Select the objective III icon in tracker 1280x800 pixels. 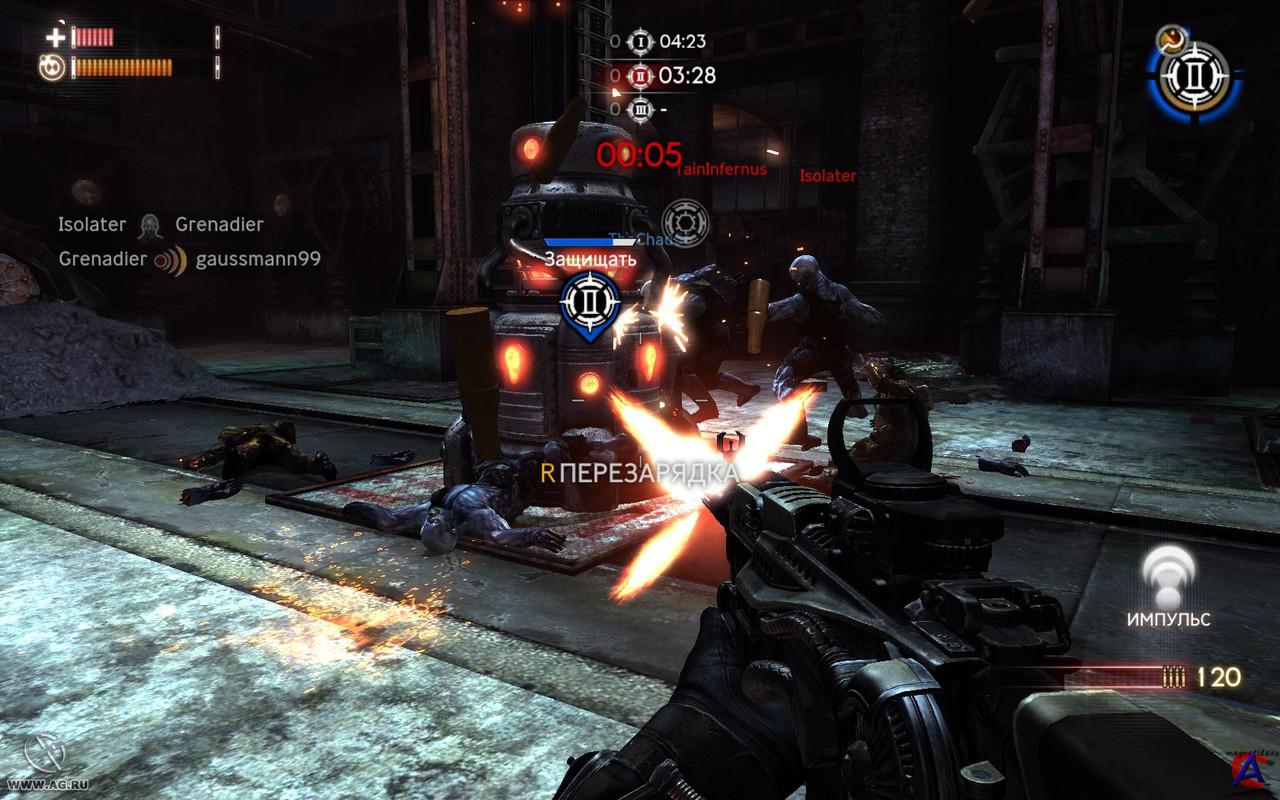click(640, 108)
